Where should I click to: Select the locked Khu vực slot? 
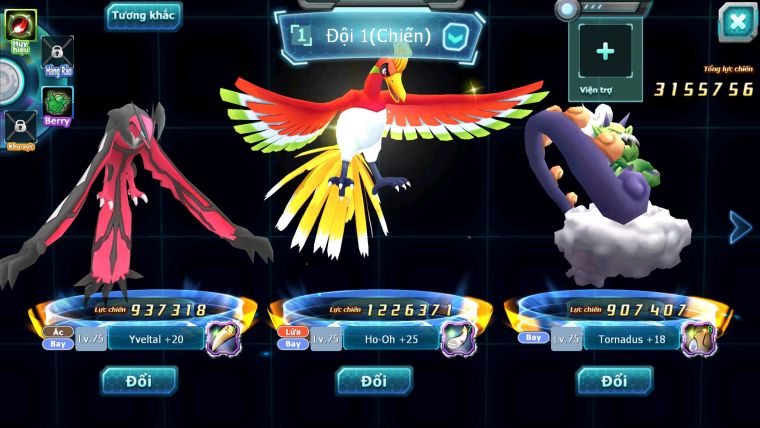20,127
